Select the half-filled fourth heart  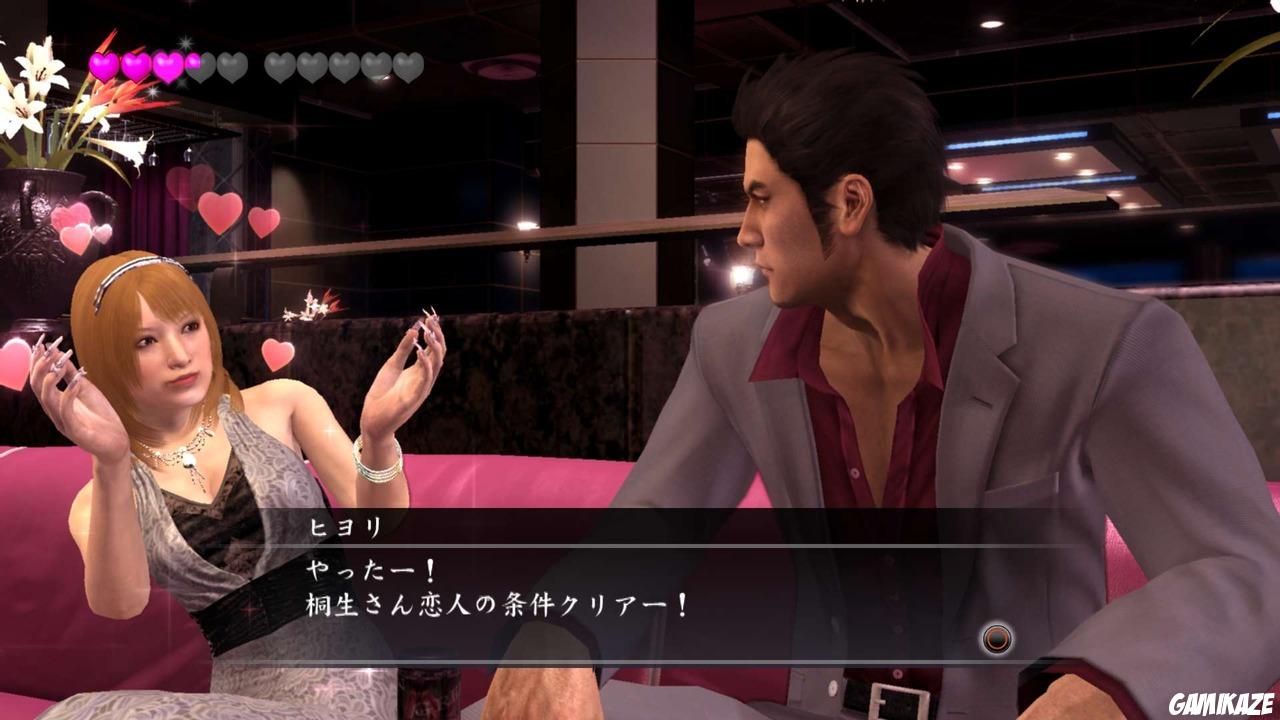coord(198,65)
